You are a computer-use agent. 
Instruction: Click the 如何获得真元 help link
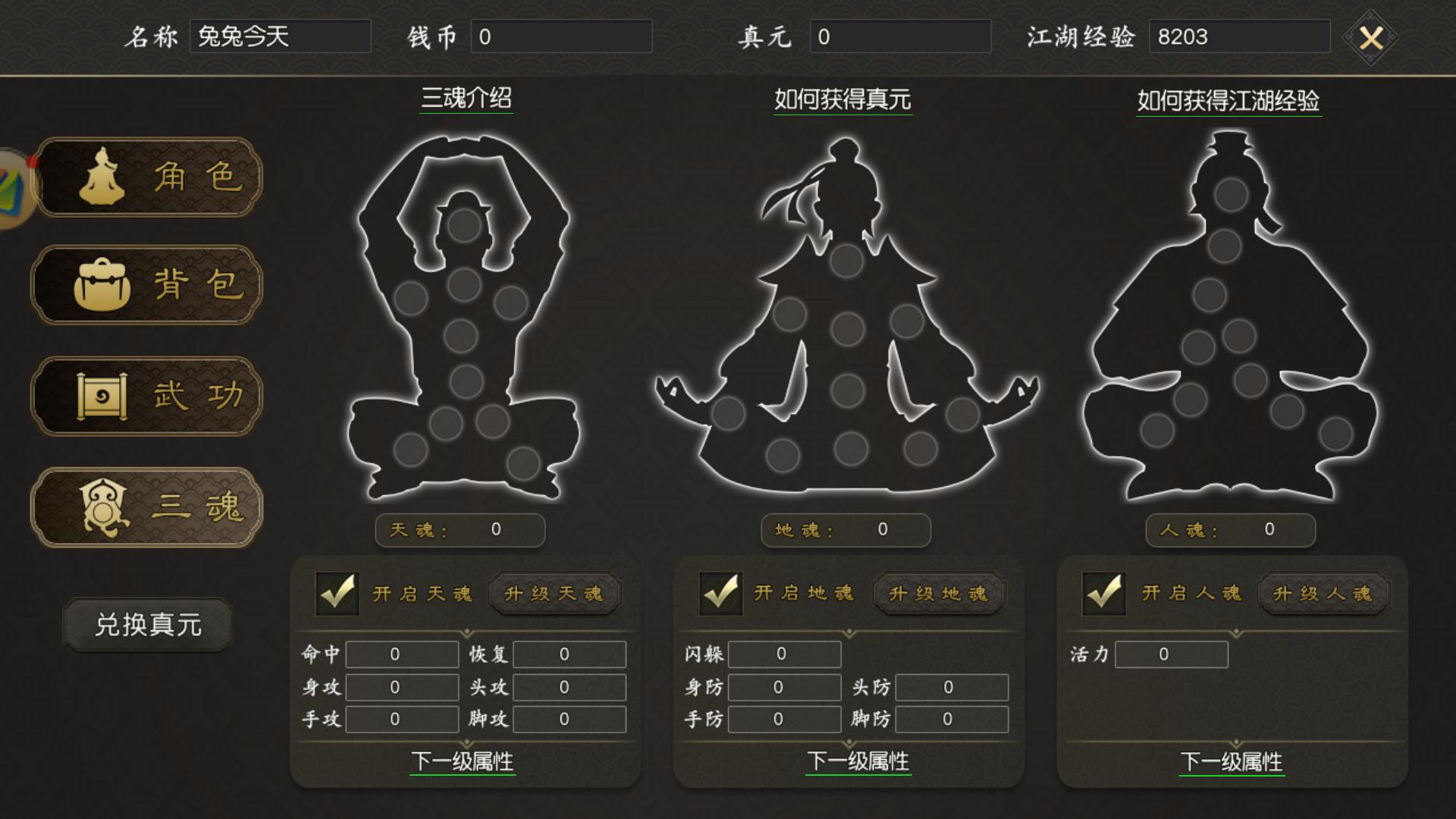click(x=844, y=96)
